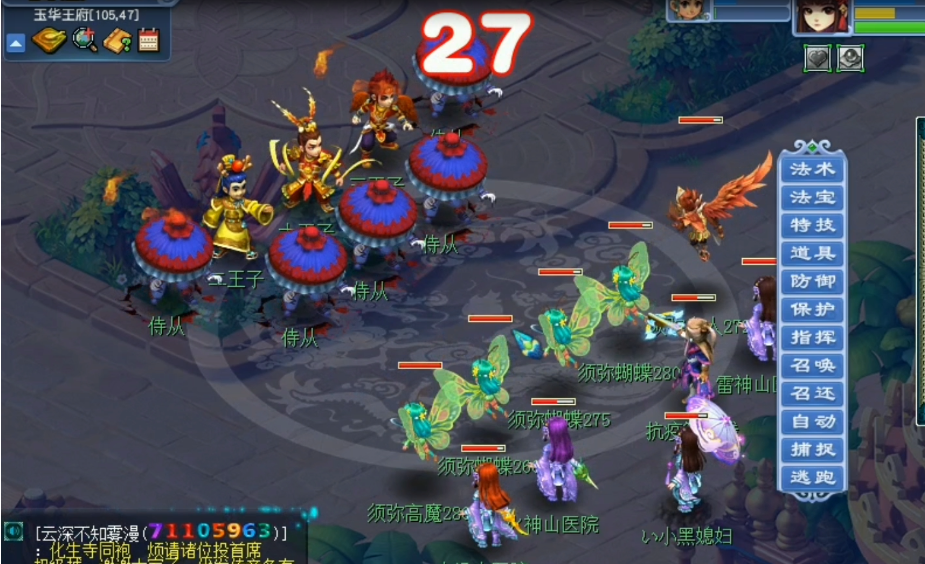925x564 pixels.
Task: Collapse the map panel with the blue arrow
Action: click(x=16, y=42)
